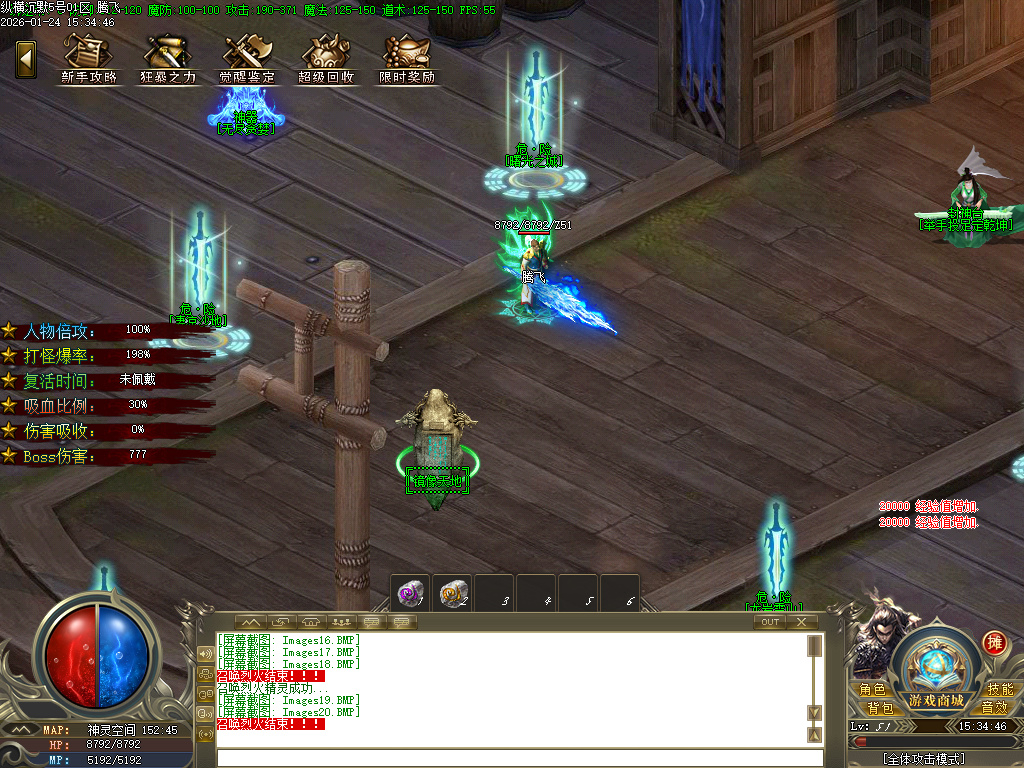1024x768 pixels.
Task: Use the orange scroll in hotbar slot 2
Action: 453,593
